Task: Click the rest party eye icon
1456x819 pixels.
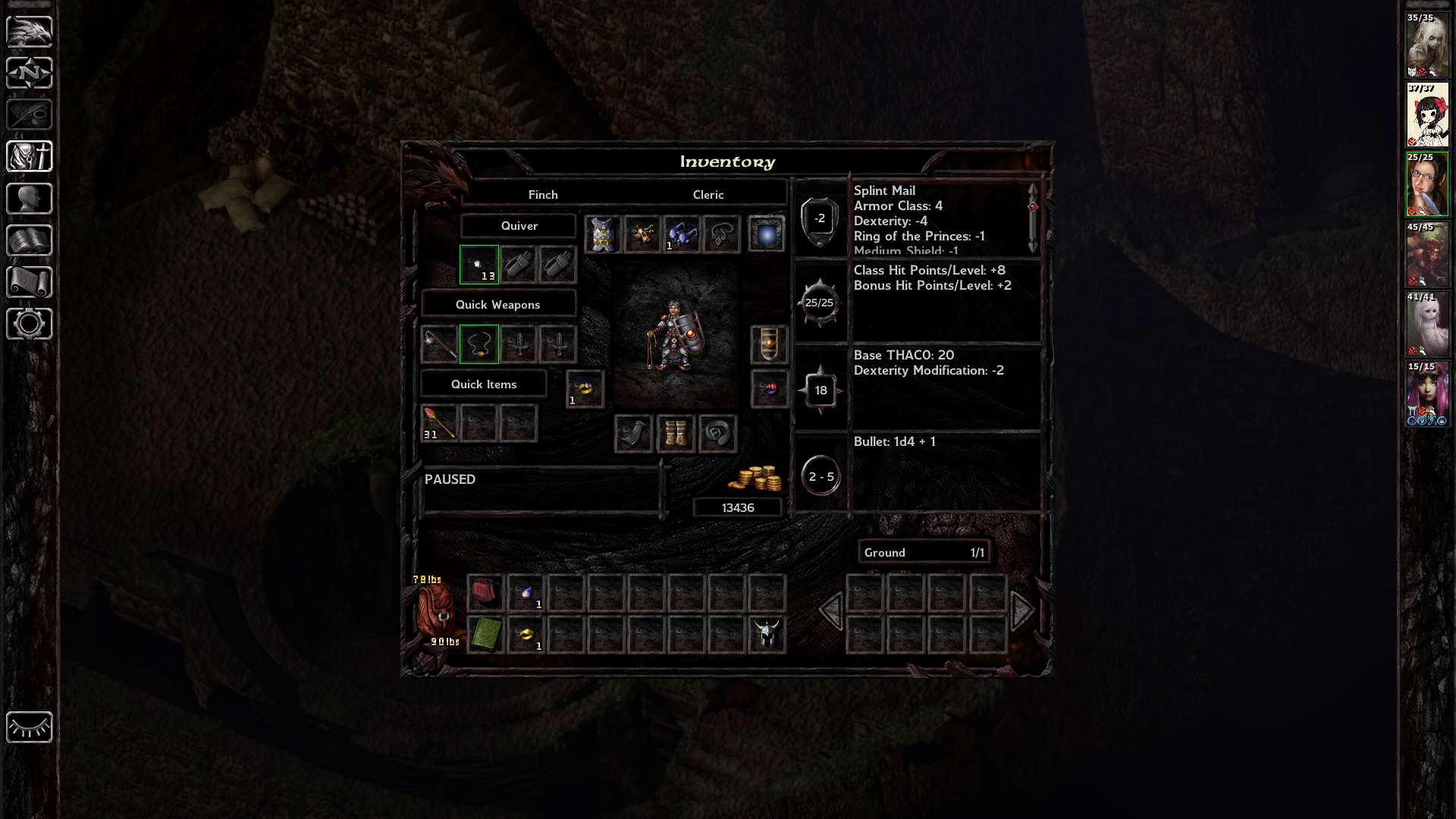Action: click(30, 727)
